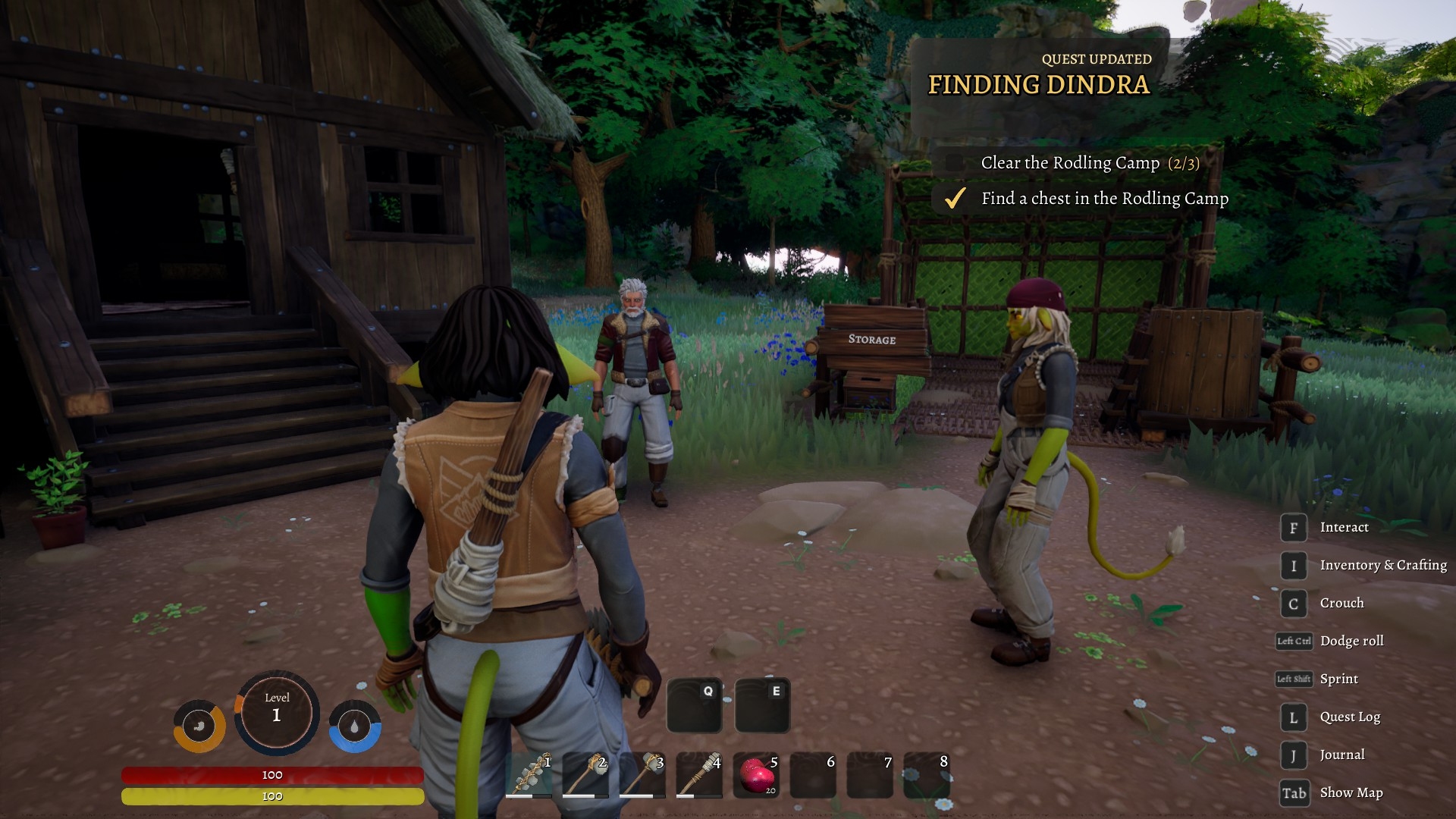1456x819 pixels.
Task: Click the checked Find a chest objective
Action: click(x=1104, y=199)
